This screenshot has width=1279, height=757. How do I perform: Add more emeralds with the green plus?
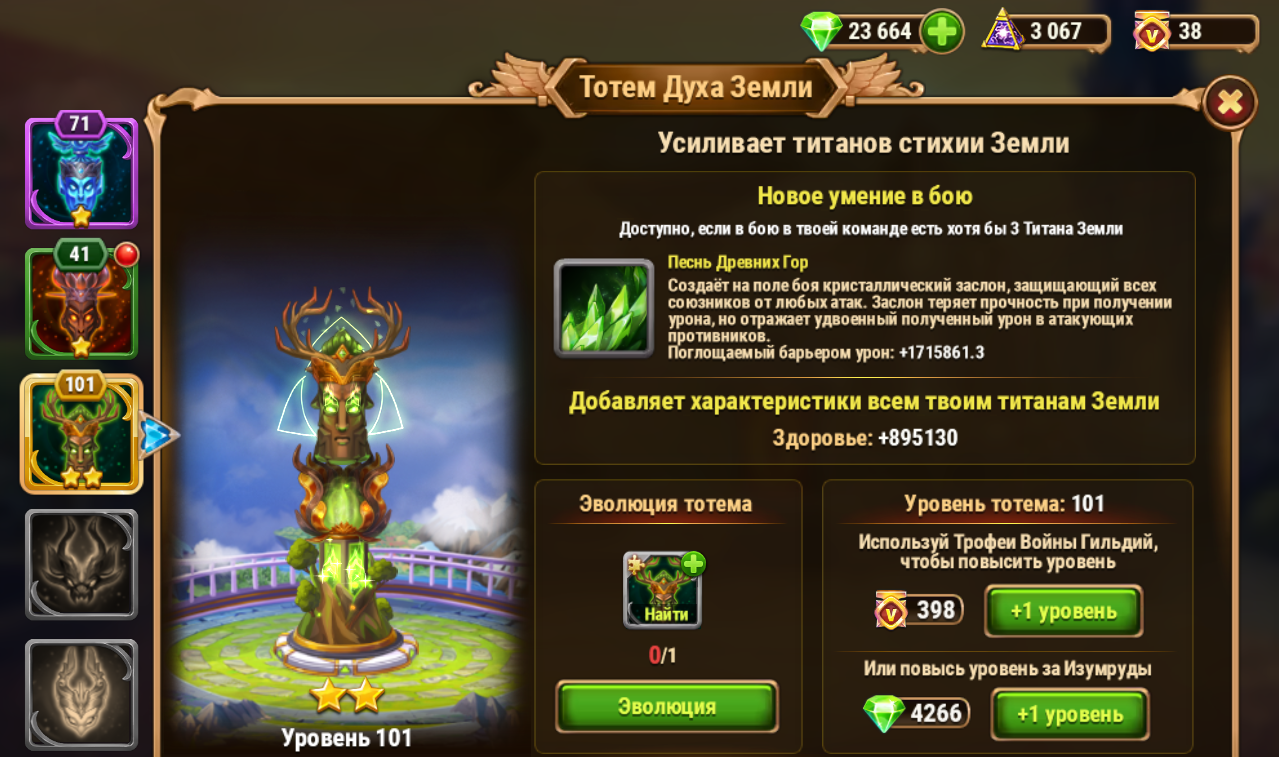coord(941,32)
